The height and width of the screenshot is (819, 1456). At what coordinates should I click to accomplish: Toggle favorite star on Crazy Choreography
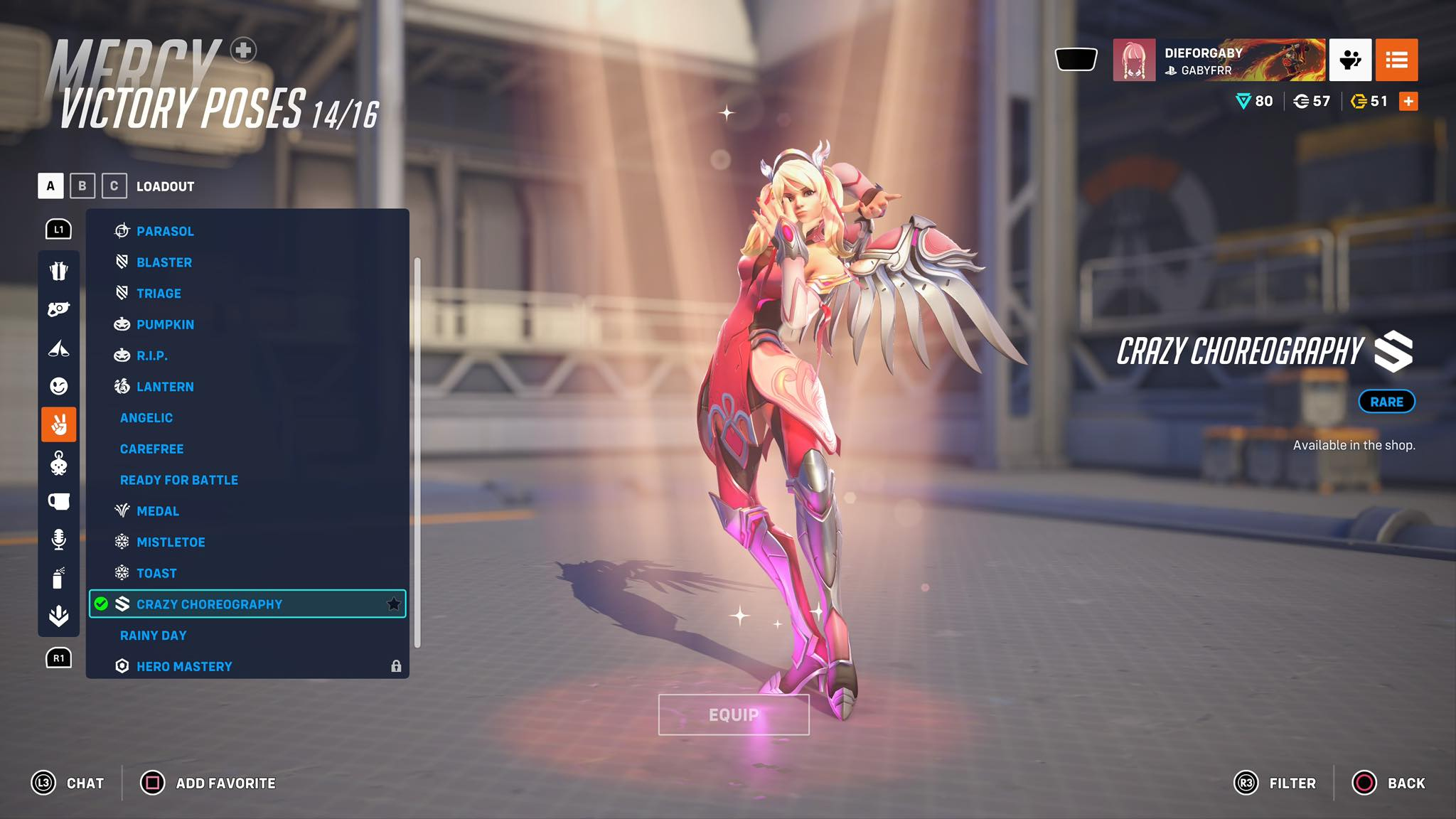pos(393,604)
